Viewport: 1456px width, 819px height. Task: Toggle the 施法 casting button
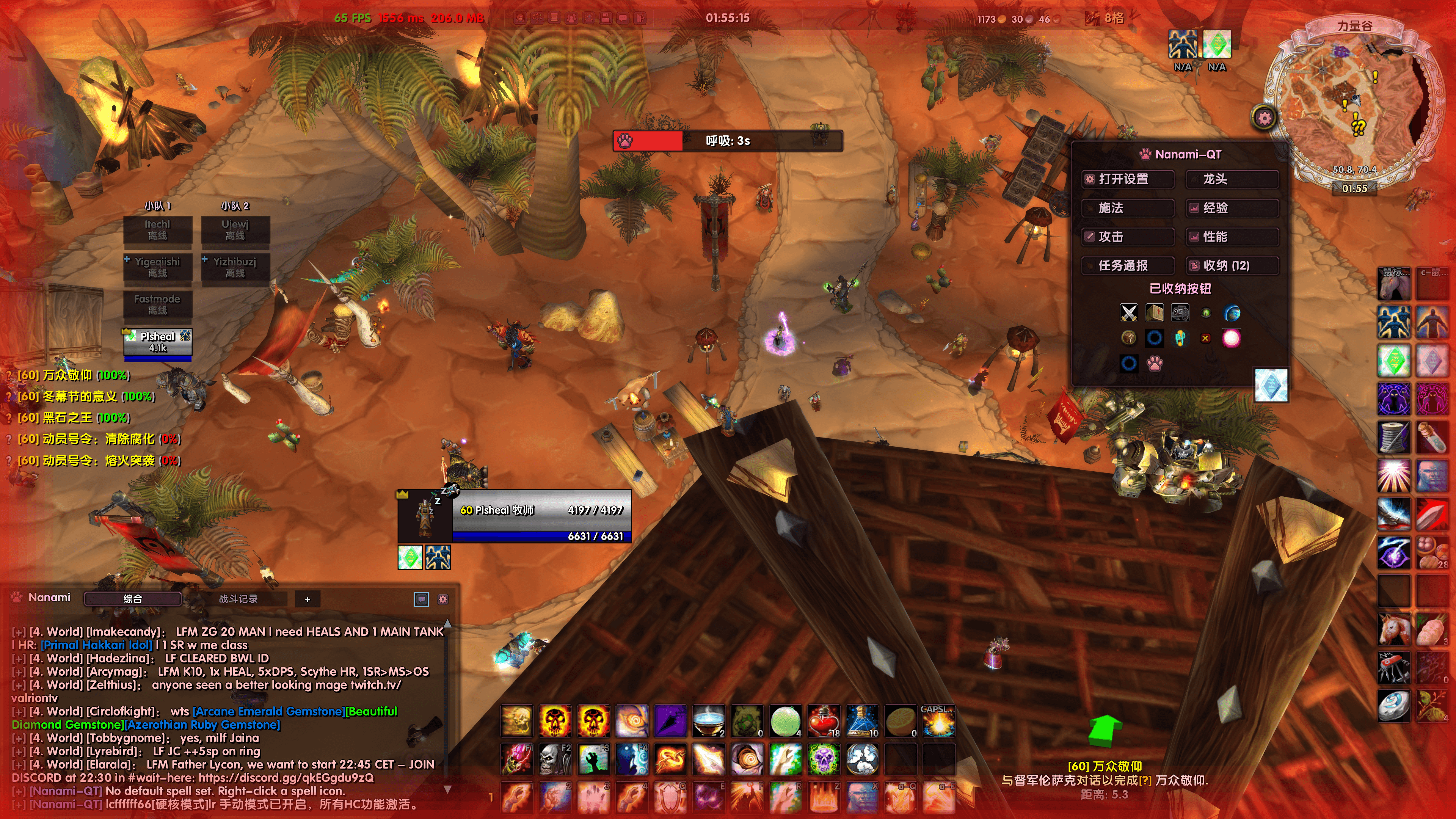1128,208
